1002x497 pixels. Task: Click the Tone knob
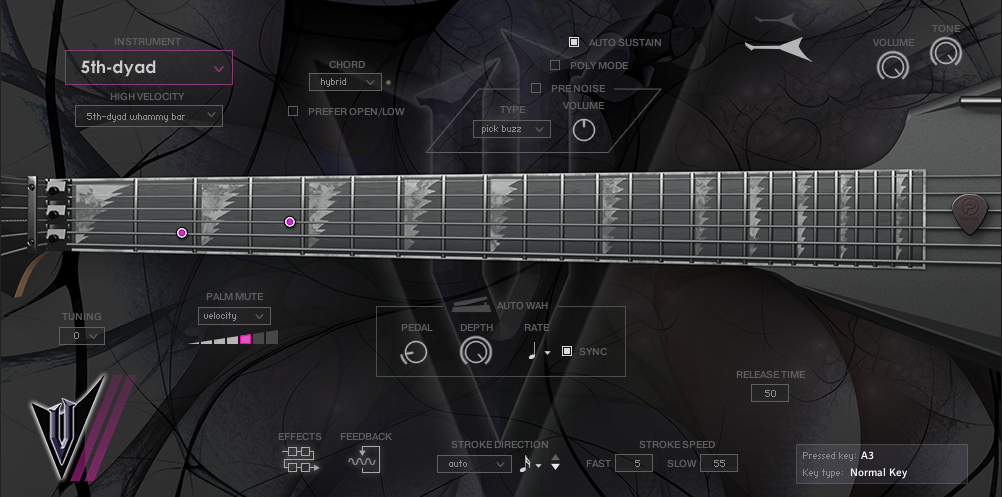945,53
